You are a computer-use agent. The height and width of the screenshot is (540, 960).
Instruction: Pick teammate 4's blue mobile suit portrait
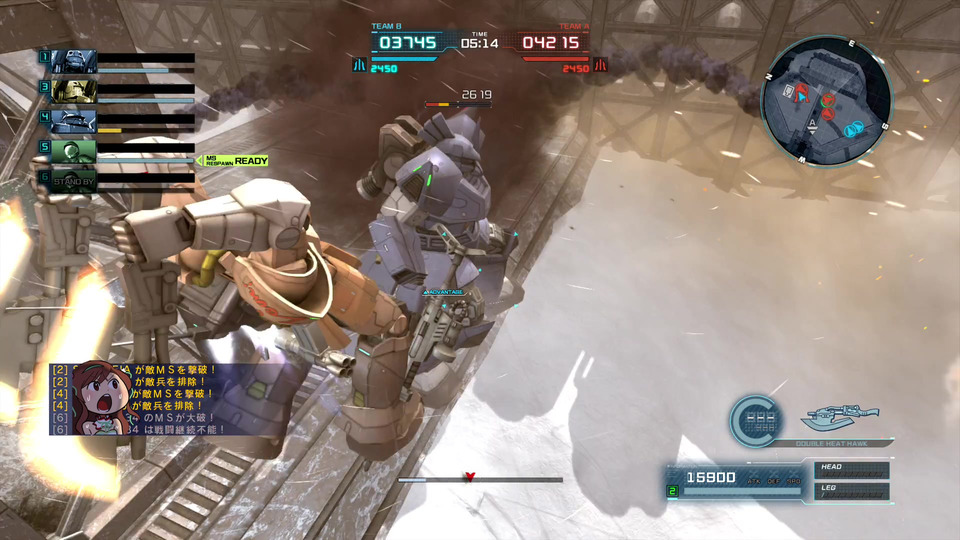pos(72,121)
